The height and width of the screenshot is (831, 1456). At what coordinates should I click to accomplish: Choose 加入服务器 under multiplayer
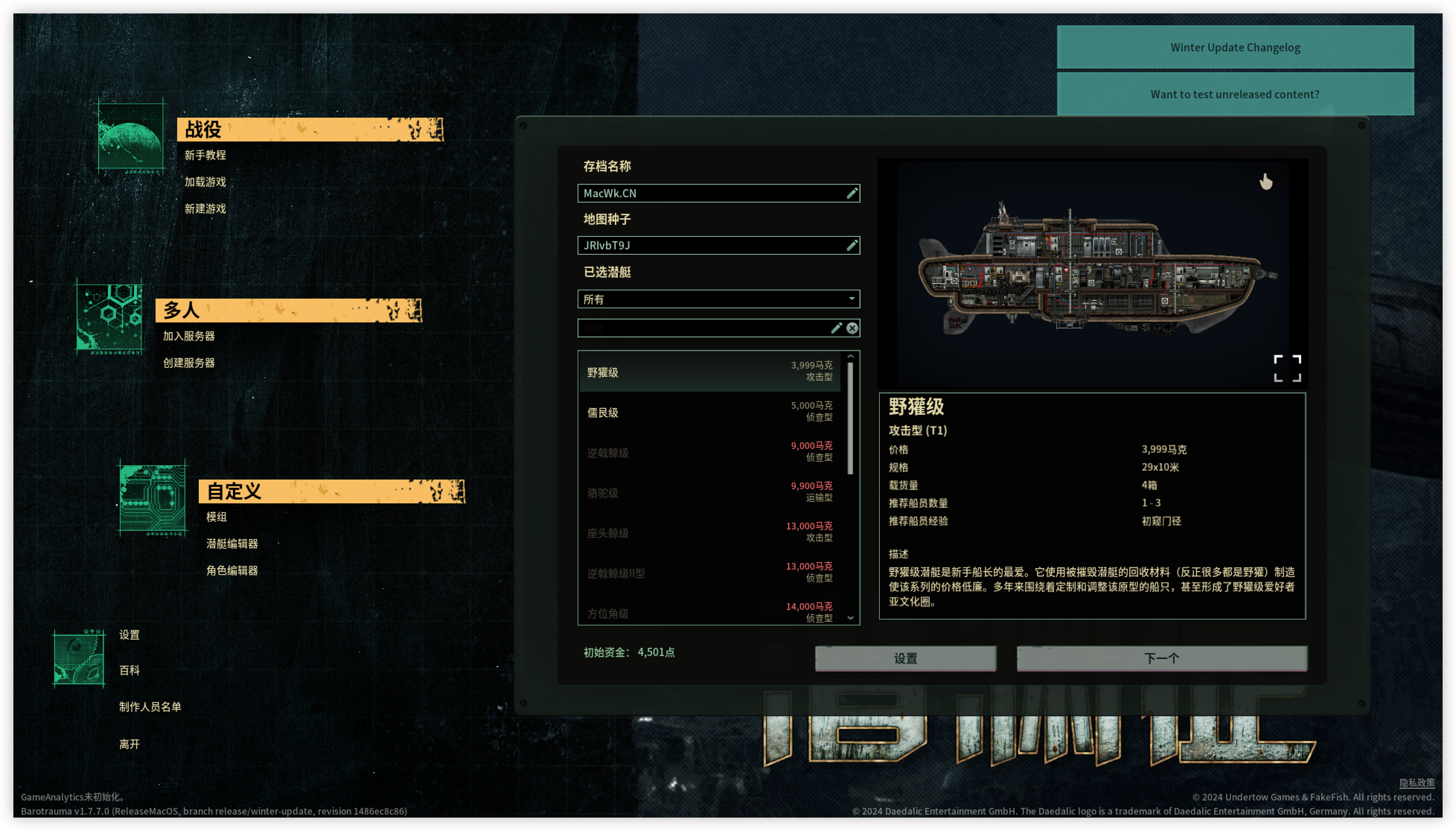coord(189,336)
